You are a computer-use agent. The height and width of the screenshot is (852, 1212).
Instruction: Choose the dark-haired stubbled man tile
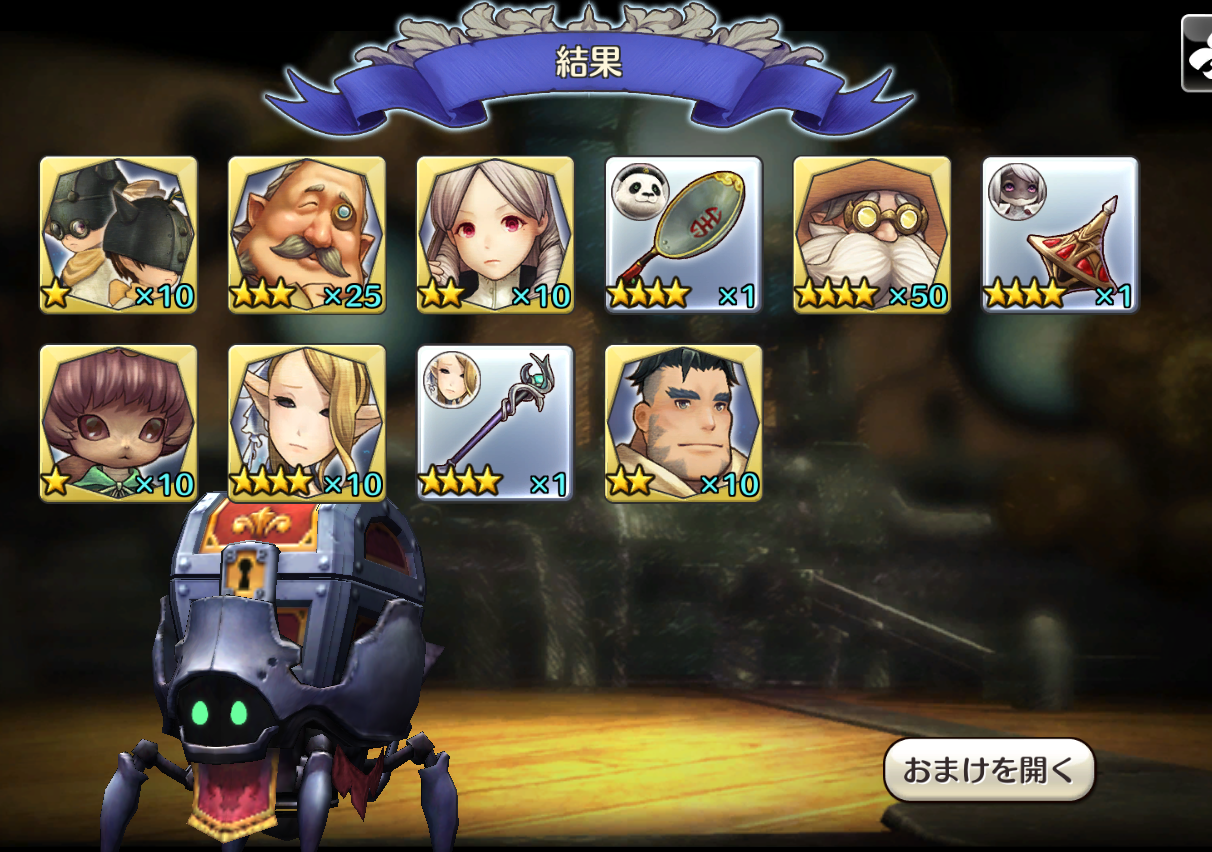(684, 422)
